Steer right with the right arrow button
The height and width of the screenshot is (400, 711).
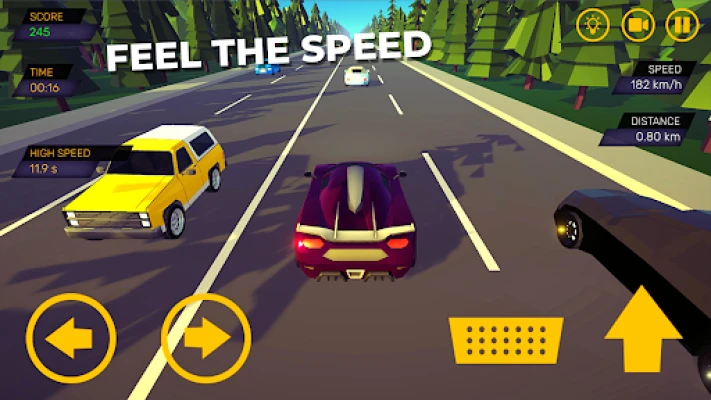(x=206, y=340)
